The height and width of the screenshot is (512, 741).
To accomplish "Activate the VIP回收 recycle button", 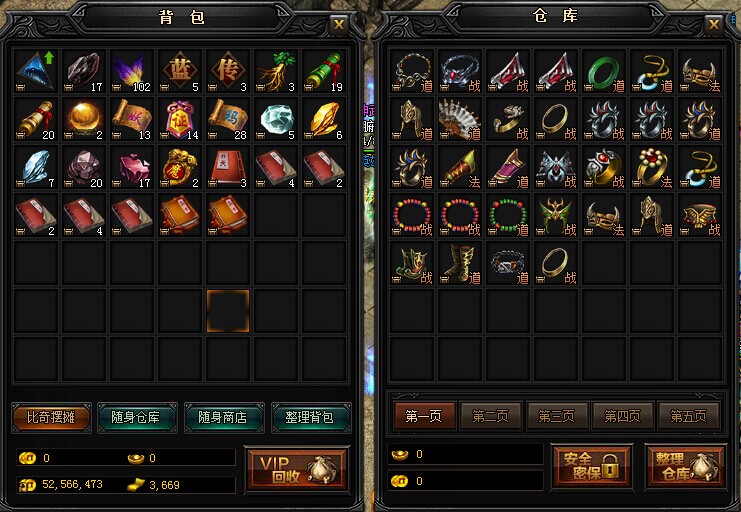I will pyautogui.click(x=296, y=470).
